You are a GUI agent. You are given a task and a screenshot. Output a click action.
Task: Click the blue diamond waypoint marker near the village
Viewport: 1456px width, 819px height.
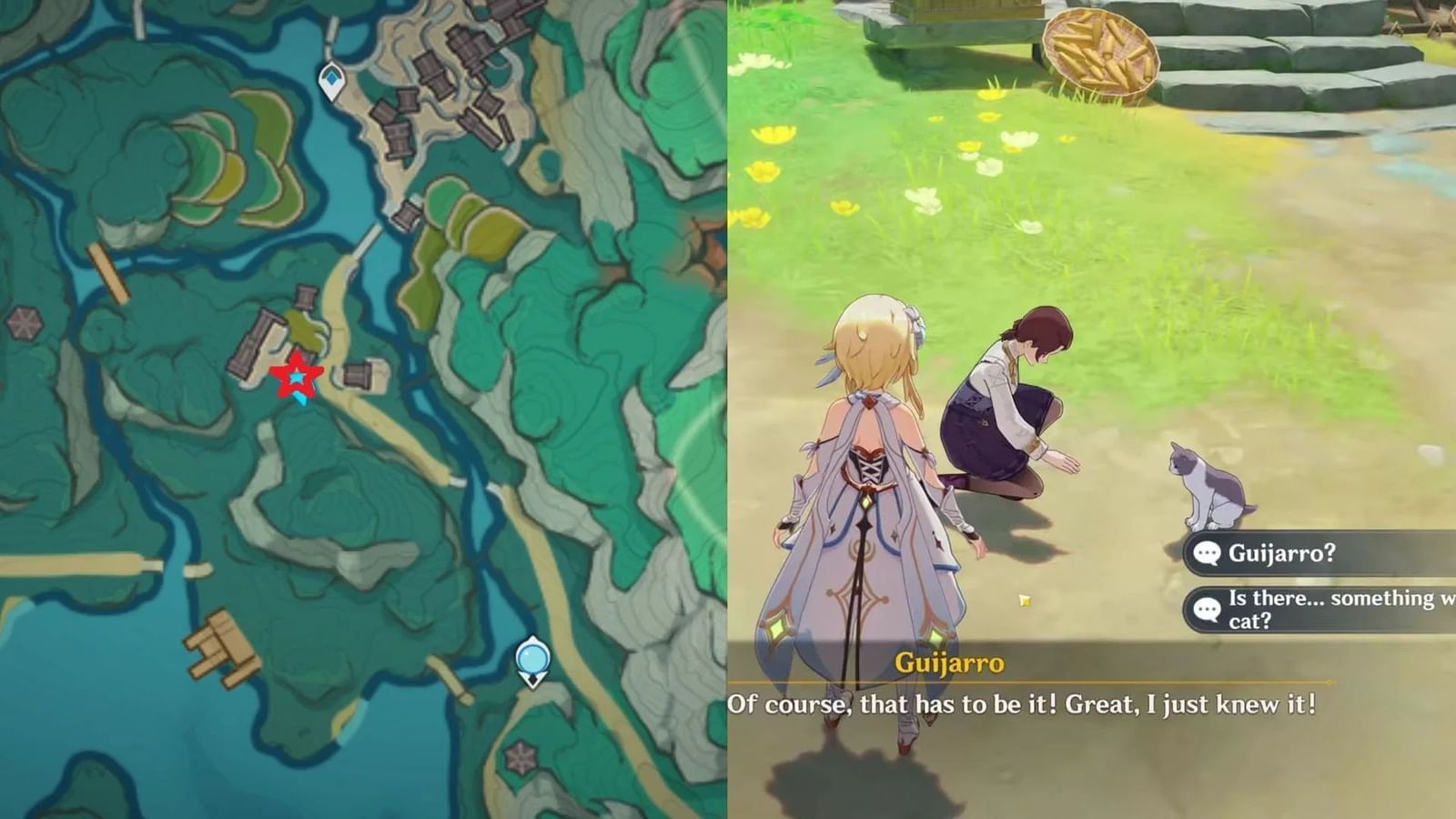[331, 80]
